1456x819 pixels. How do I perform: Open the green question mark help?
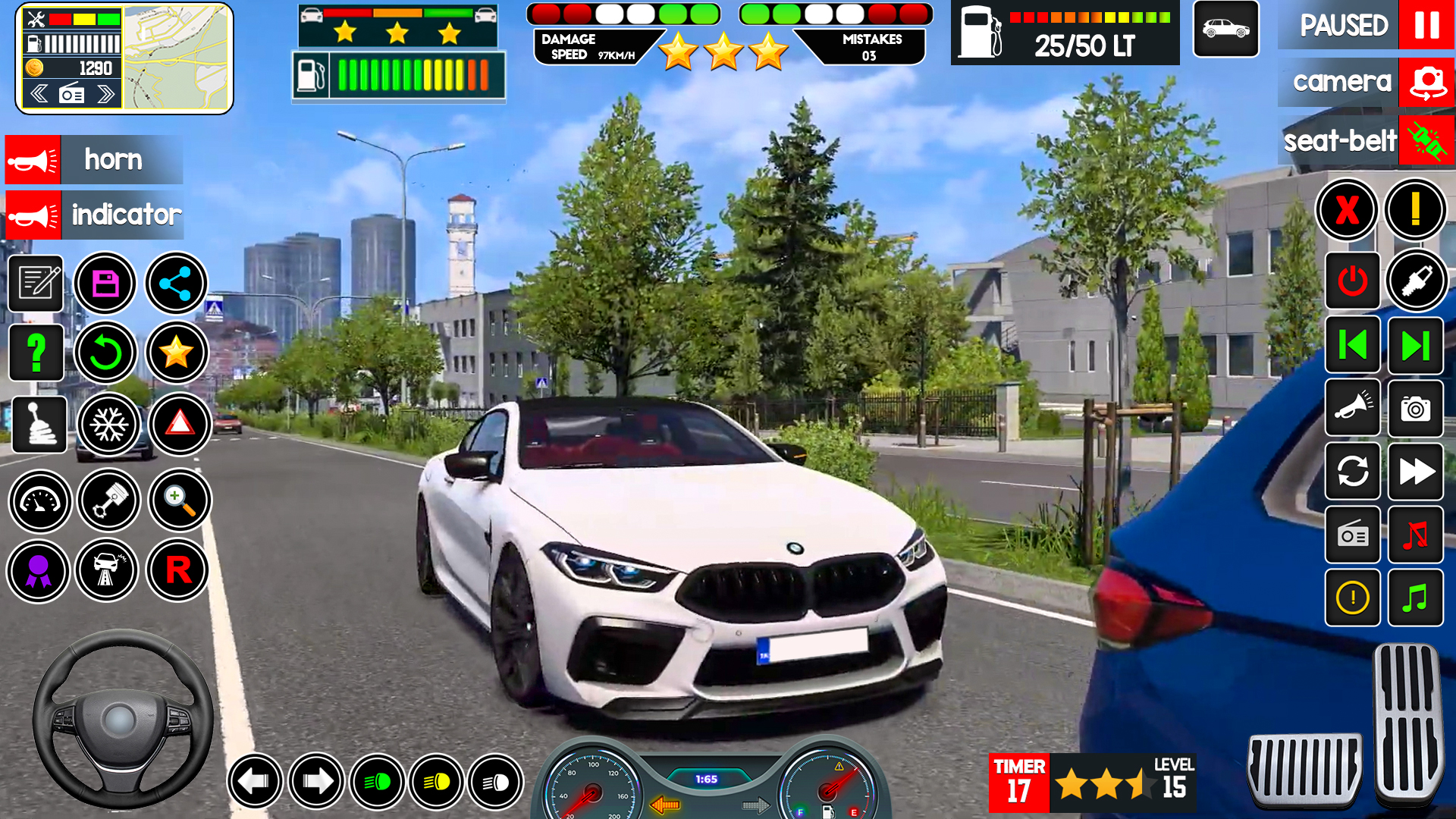pyautogui.click(x=36, y=353)
